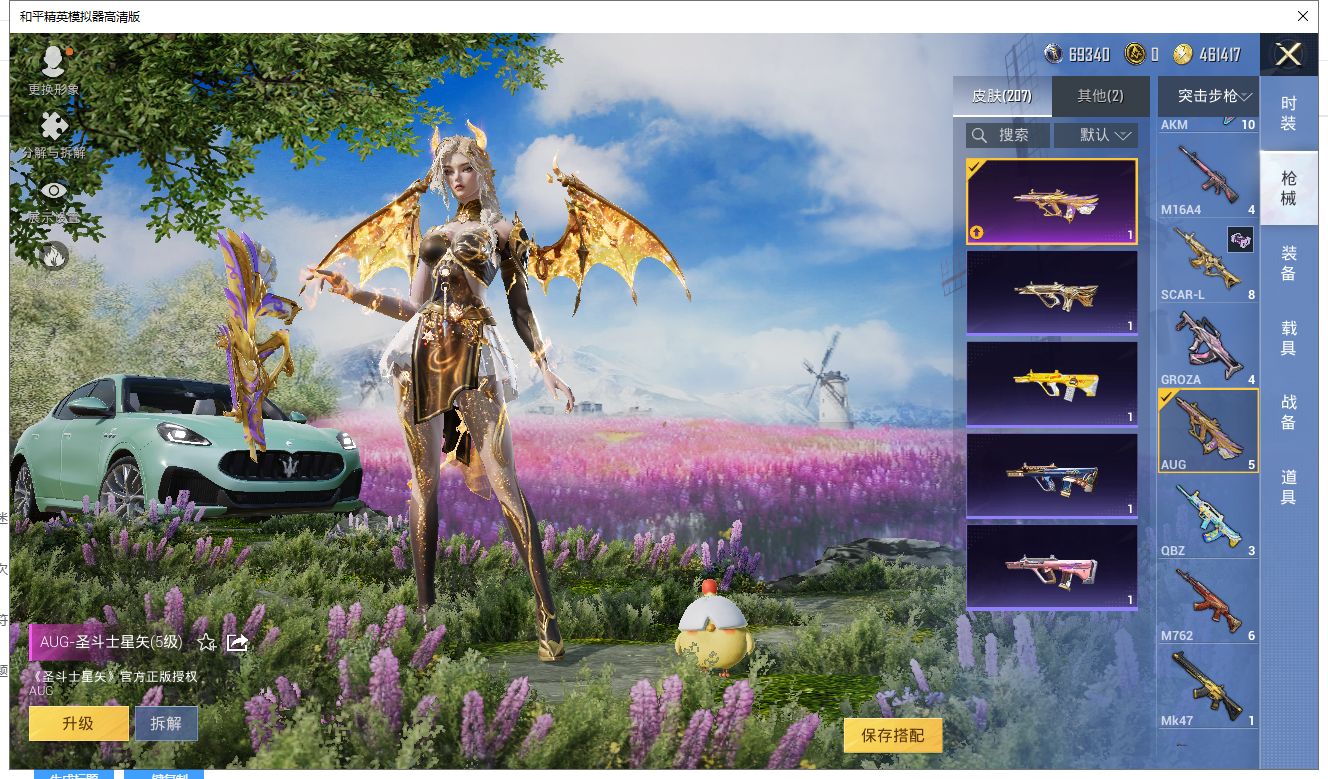Click the 升级 upgrade button
This screenshot has height=779, width=1328.
click(x=78, y=723)
